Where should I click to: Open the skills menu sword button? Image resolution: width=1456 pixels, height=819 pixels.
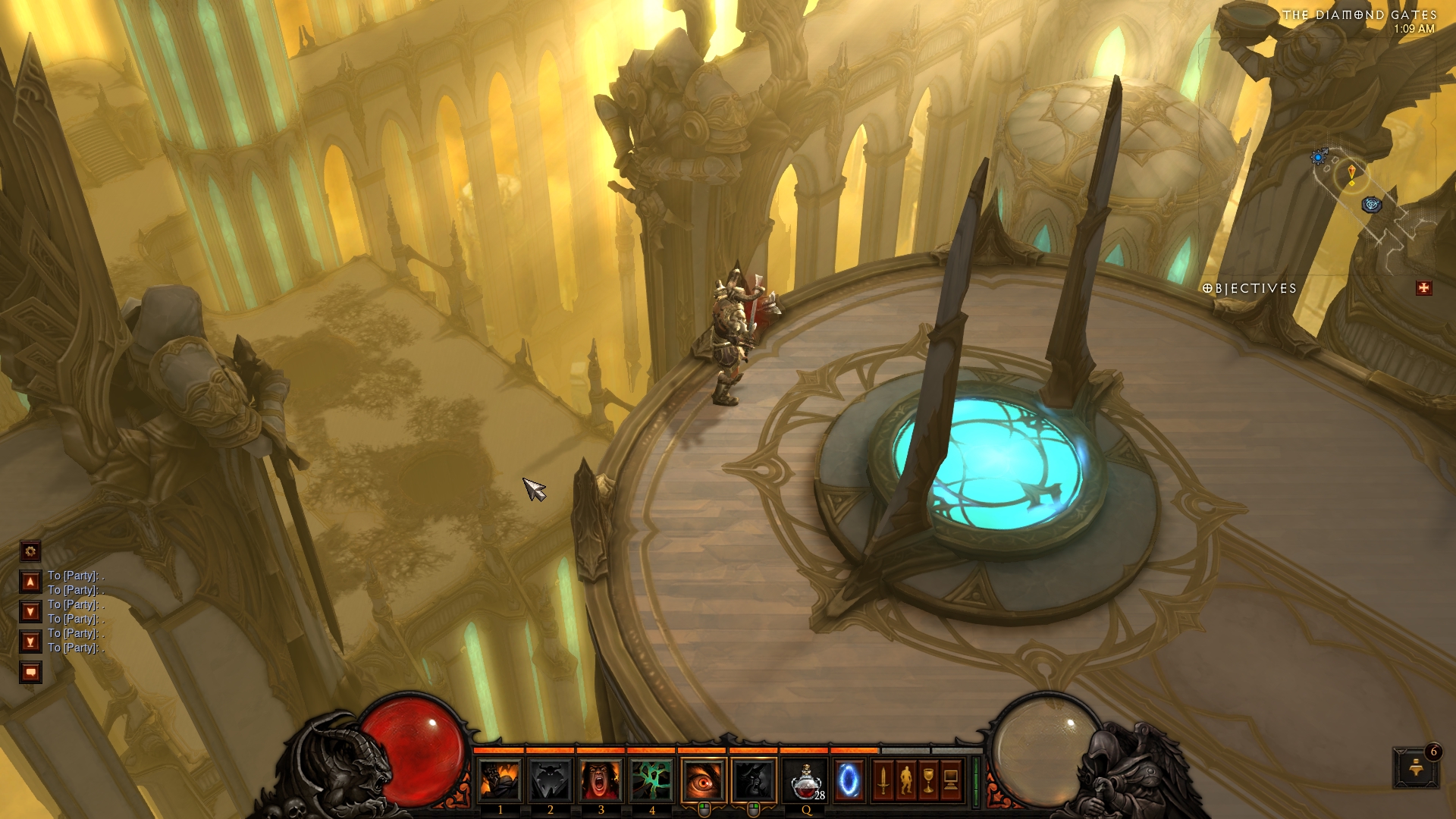(883, 780)
